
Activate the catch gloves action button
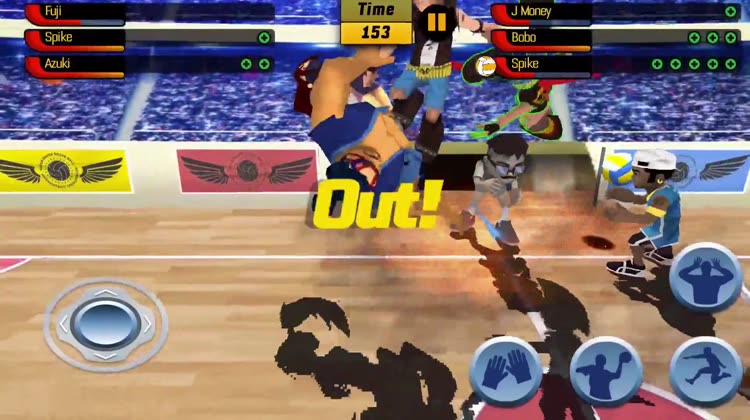pos(505,370)
